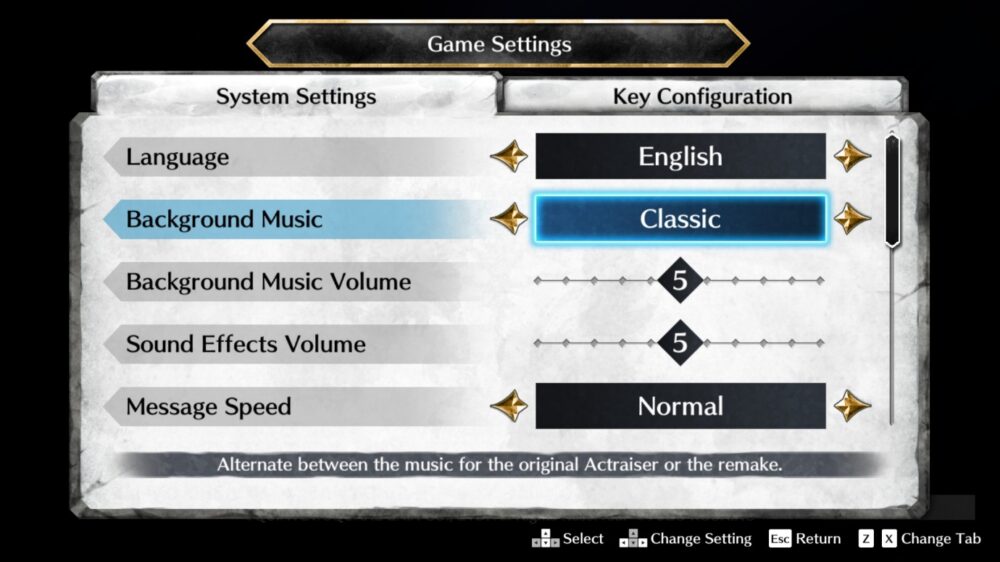Click the left arrow beside English
This screenshot has height=562, width=1000.
(510, 157)
